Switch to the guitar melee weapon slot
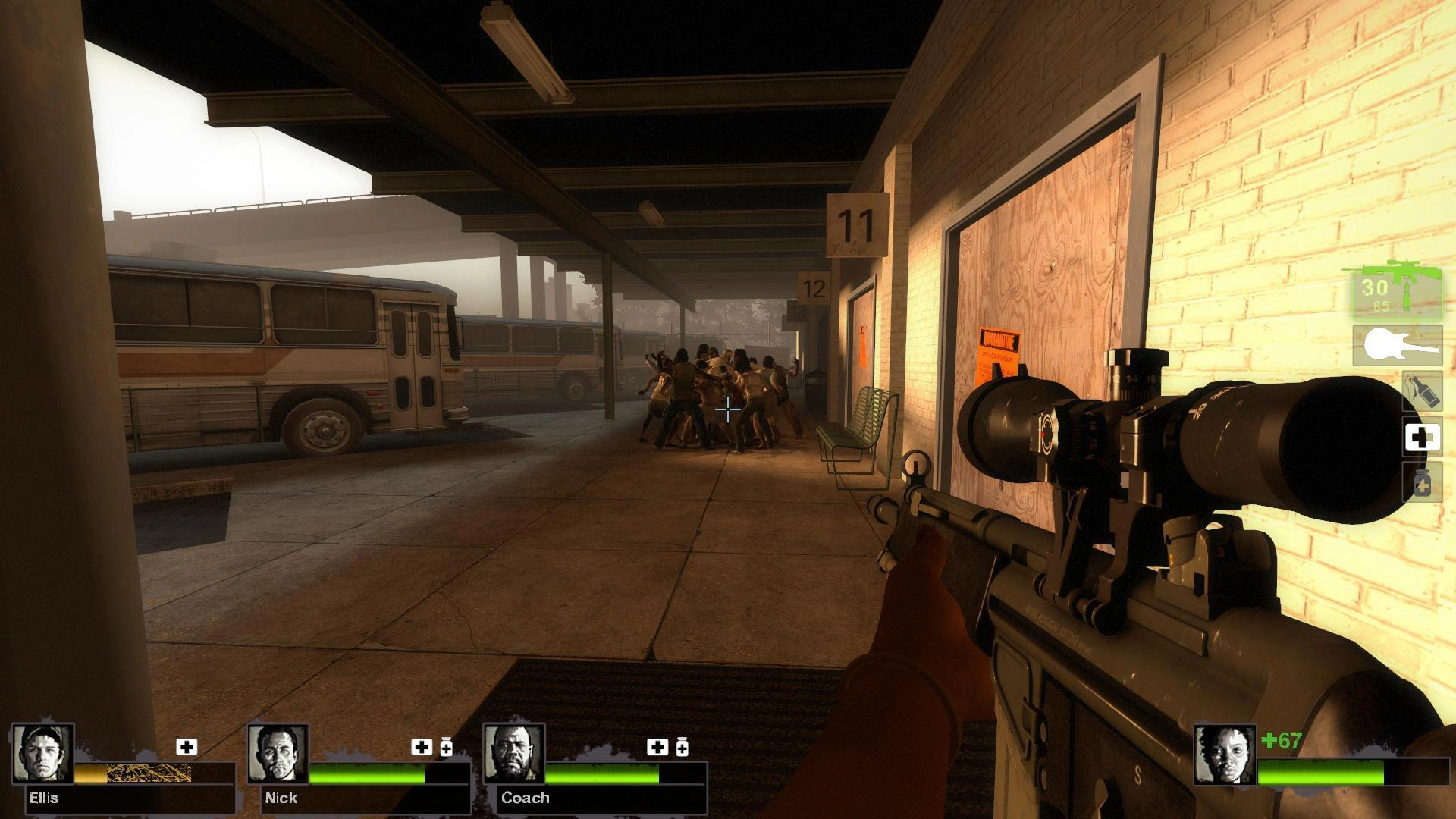Viewport: 1456px width, 819px height. 1398,346
